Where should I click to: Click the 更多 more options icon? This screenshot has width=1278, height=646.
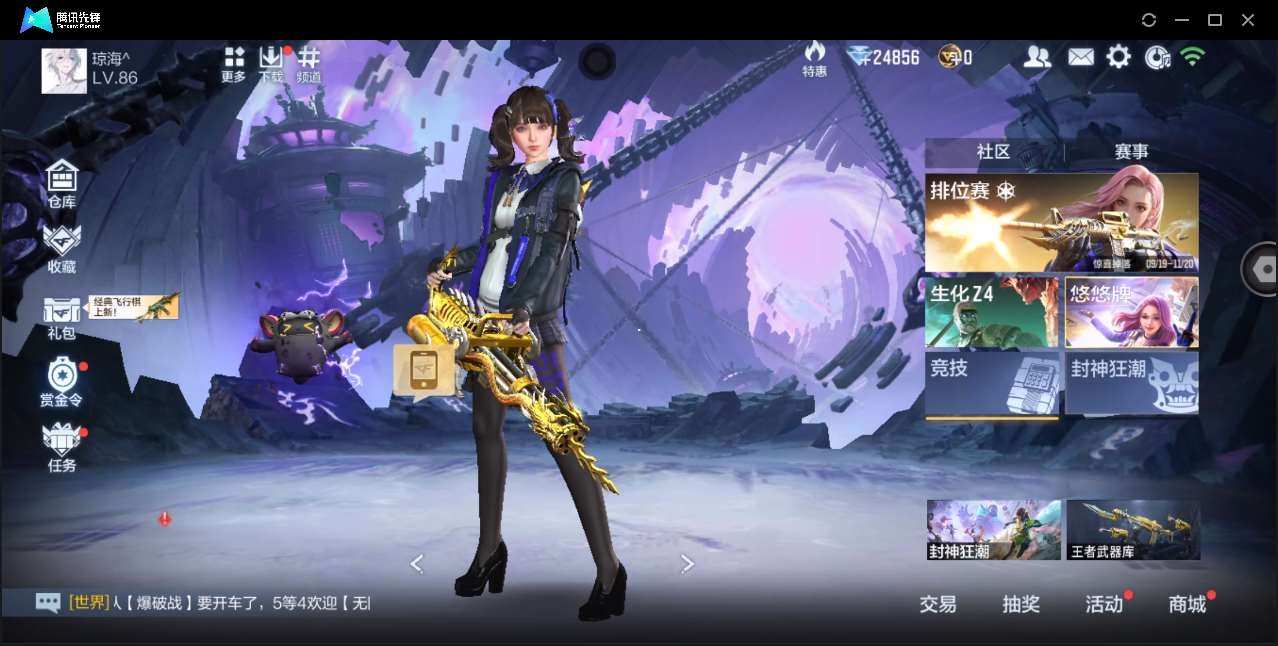pyautogui.click(x=234, y=63)
